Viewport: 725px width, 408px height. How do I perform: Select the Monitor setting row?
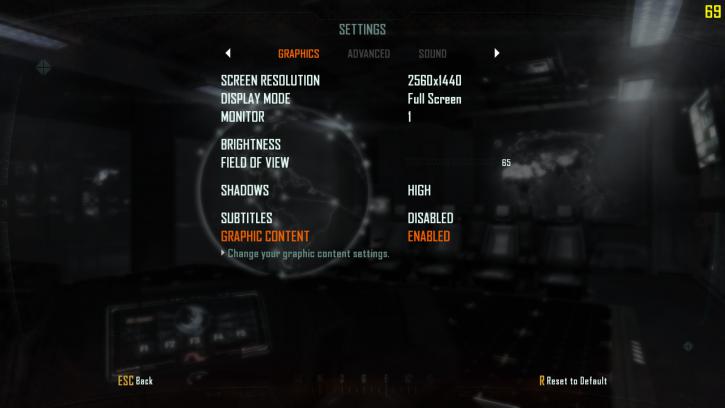(243, 117)
